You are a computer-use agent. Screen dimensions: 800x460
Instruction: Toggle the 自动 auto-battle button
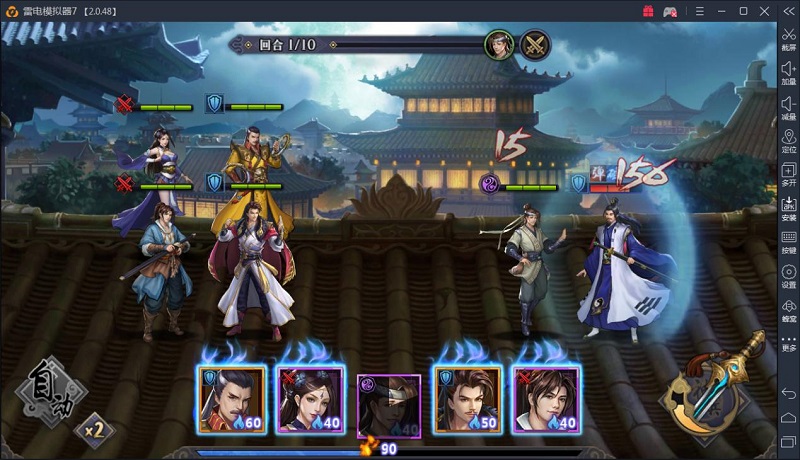(x=46, y=388)
